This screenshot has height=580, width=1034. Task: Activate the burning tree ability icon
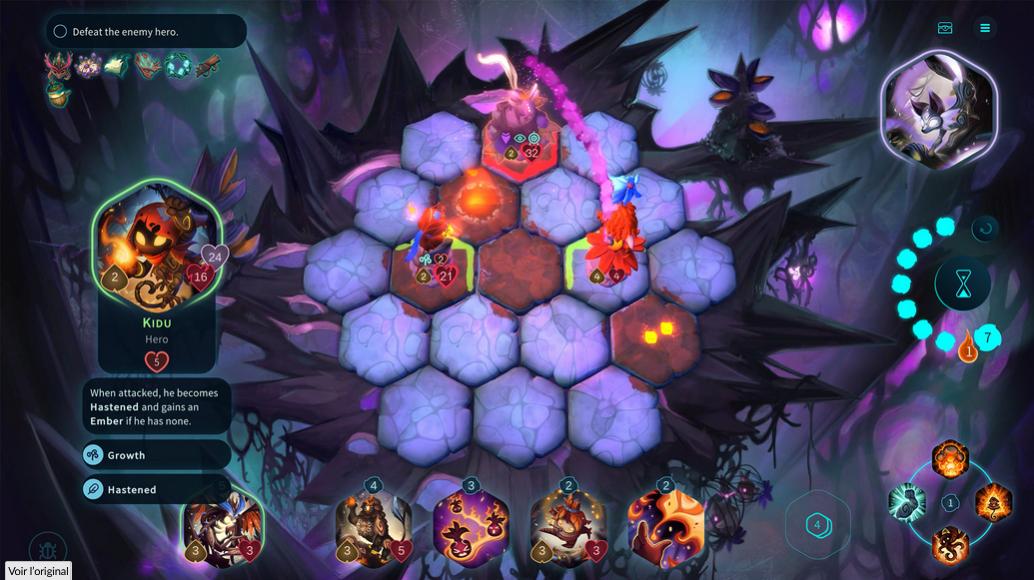coord(993,502)
